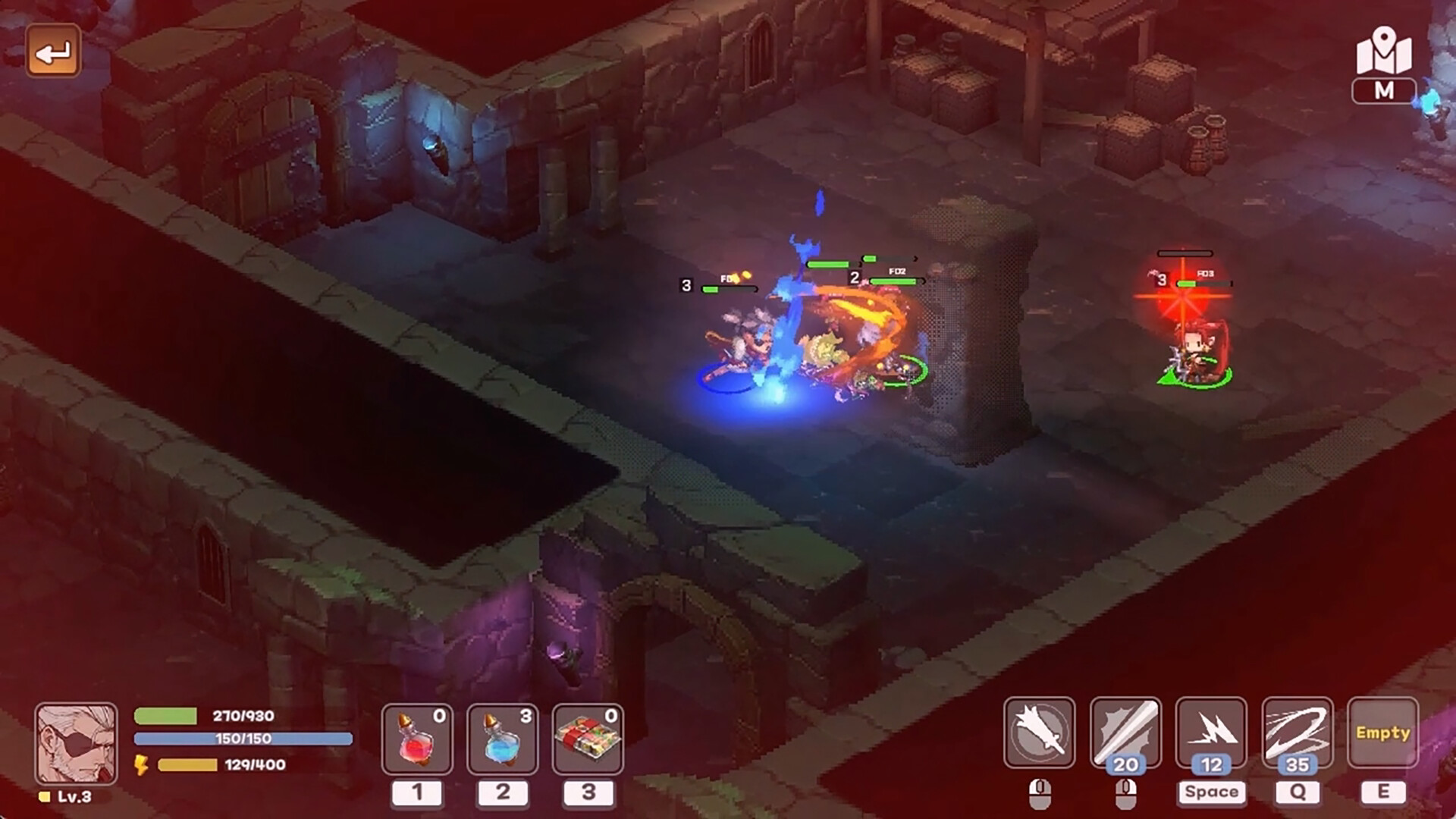1456x819 pixels.
Task: Click the blue shield bar showing 150/150
Action: (243, 739)
